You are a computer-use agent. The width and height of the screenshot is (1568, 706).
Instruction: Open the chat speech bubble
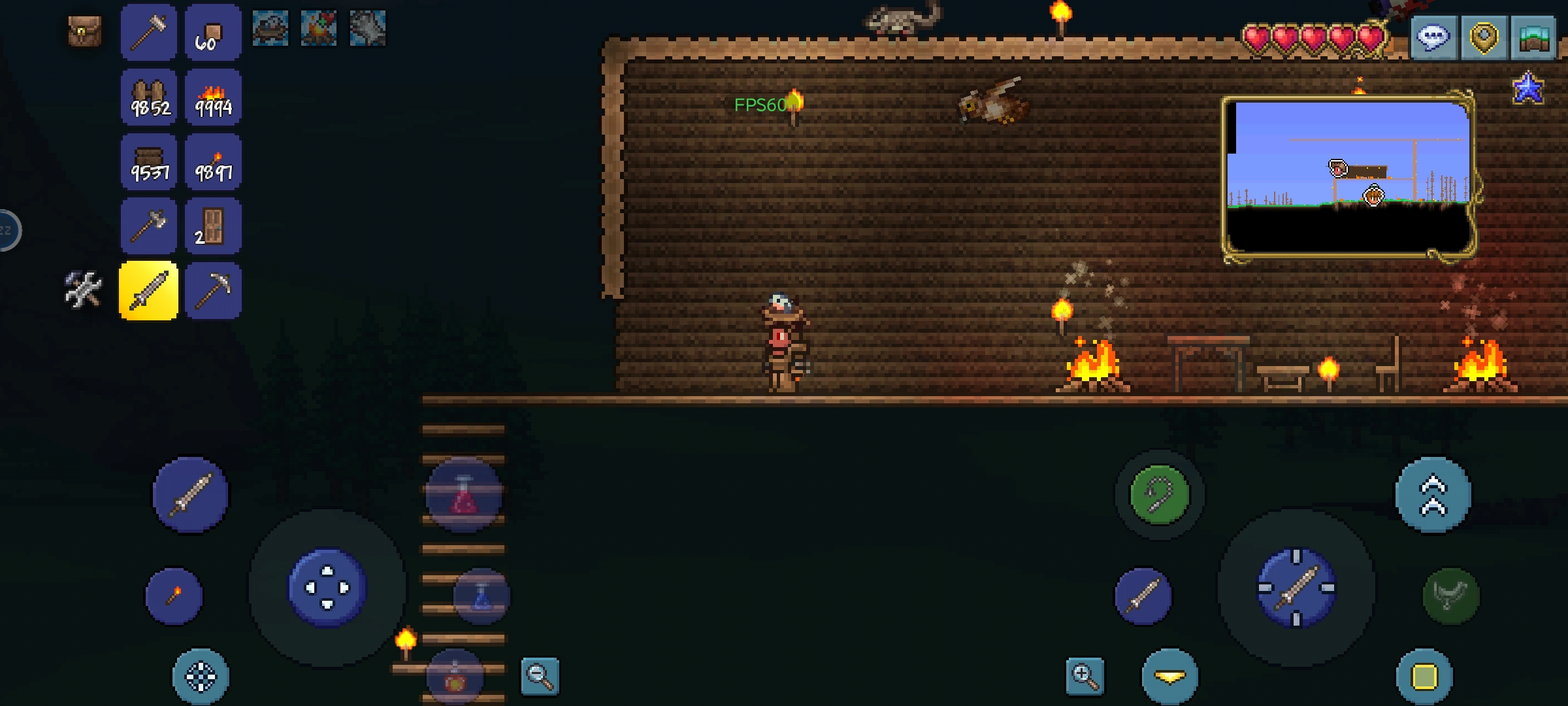click(1433, 37)
